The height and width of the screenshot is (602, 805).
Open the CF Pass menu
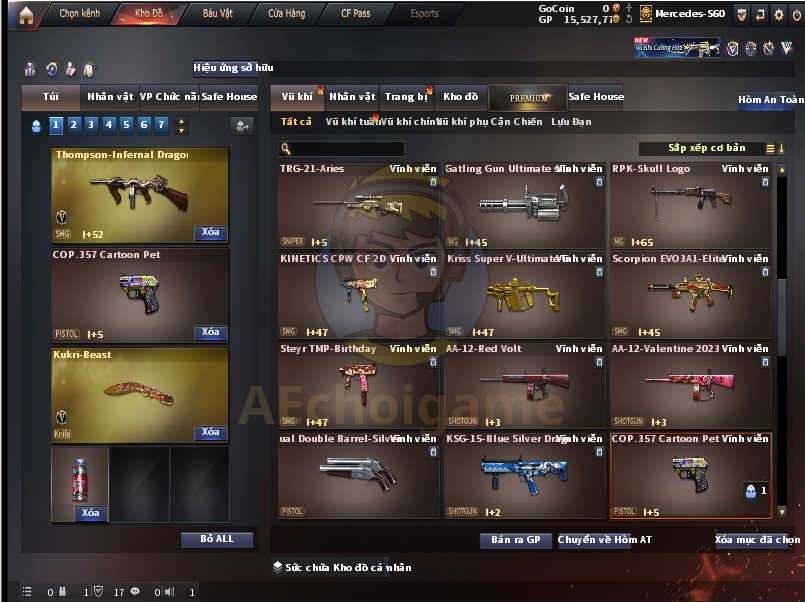click(355, 14)
